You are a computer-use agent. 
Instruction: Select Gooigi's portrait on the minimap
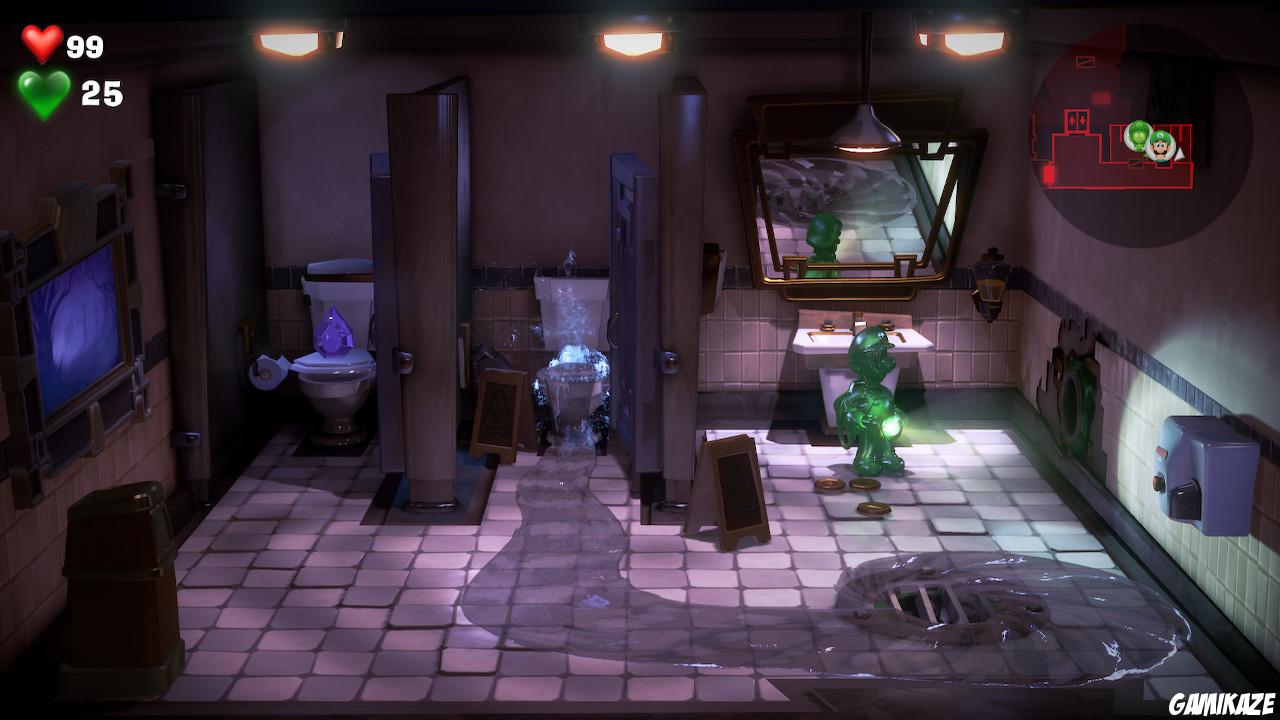(x=1139, y=134)
